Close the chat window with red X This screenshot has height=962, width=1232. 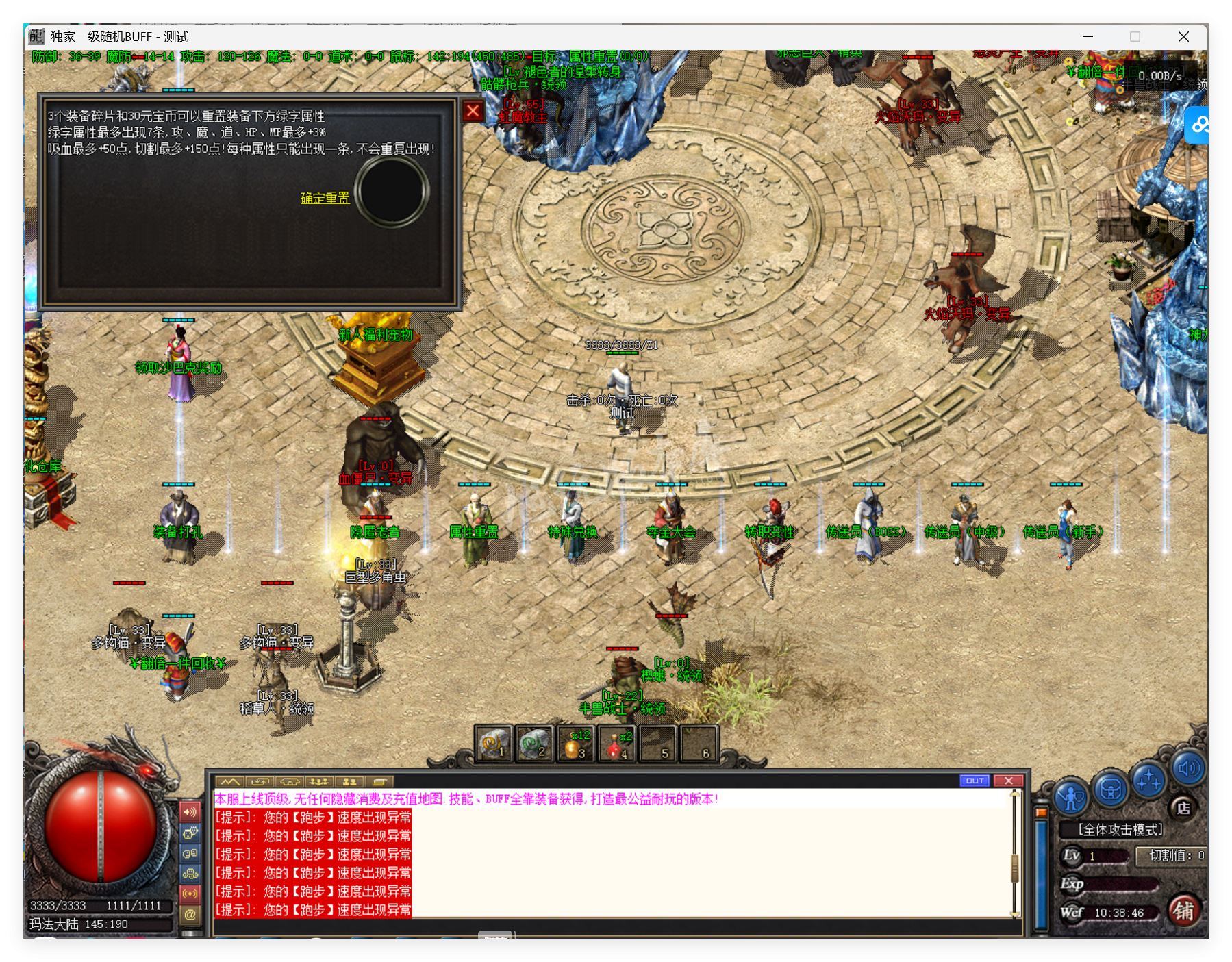pyautogui.click(x=1009, y=781)
